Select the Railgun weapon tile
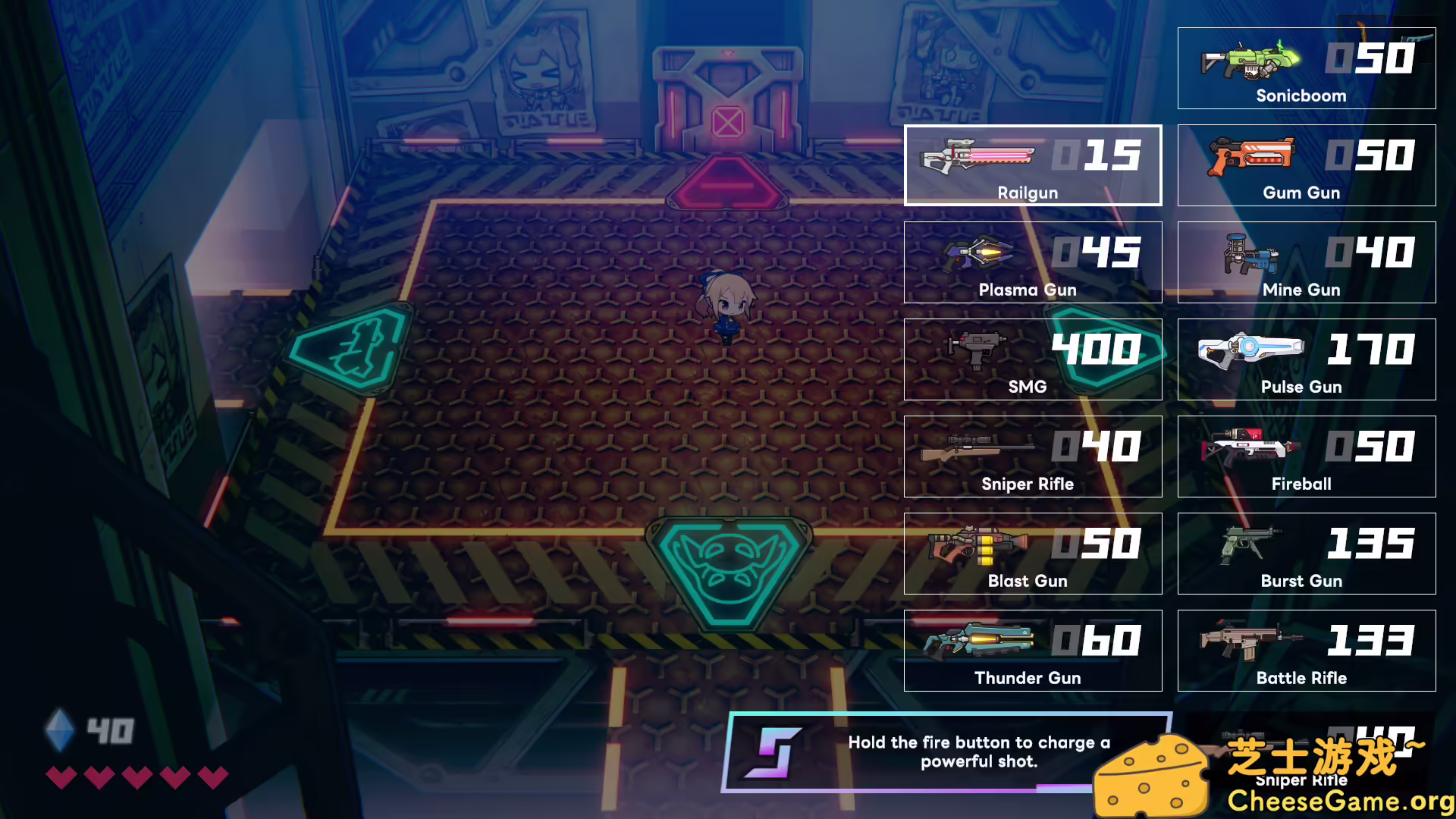Viewport: 1456px width, 819px height. pyautogui.click(x=1032, y=165)
